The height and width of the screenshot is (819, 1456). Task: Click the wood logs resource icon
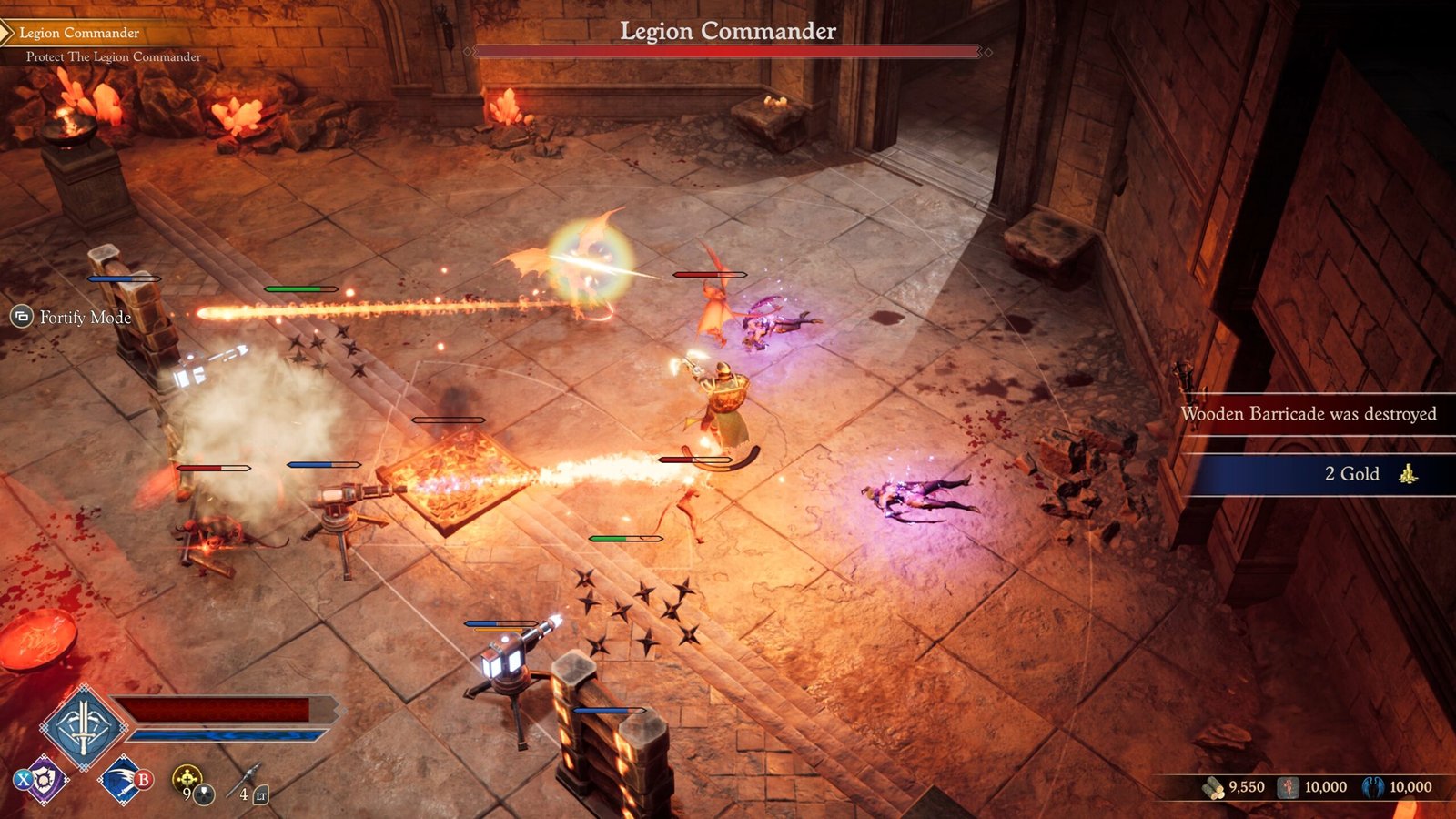point(1213,787)
